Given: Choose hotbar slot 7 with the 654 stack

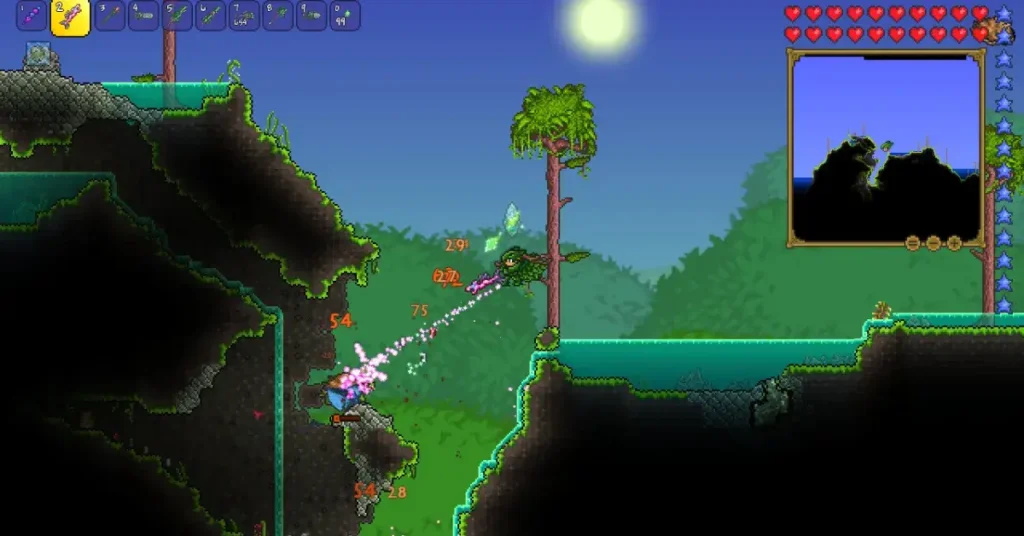Looking at the screenshot, I should tap(244, 16).
